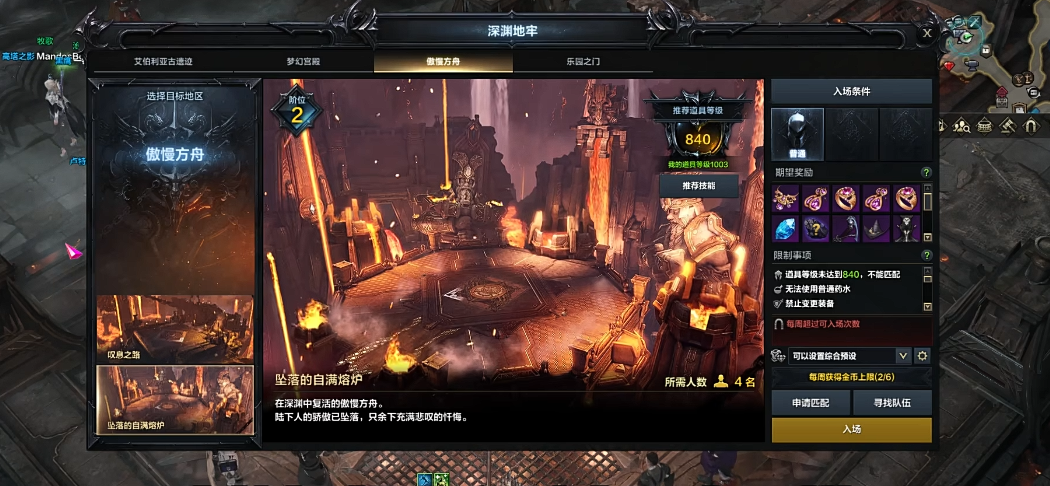Show help for 期望奖励 expected rewards
This screenshot has width=1050, height=486.
pyautogui.click(x=926, y=172)
